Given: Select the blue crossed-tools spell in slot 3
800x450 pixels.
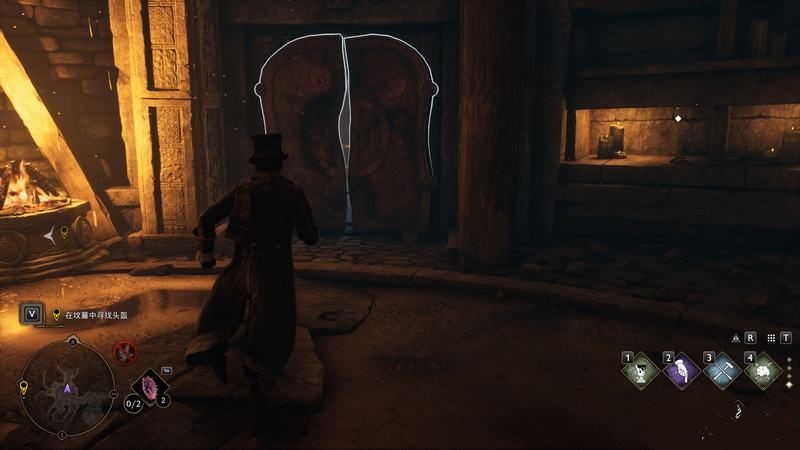Looking at the screenshot, I should click(722, 372).
